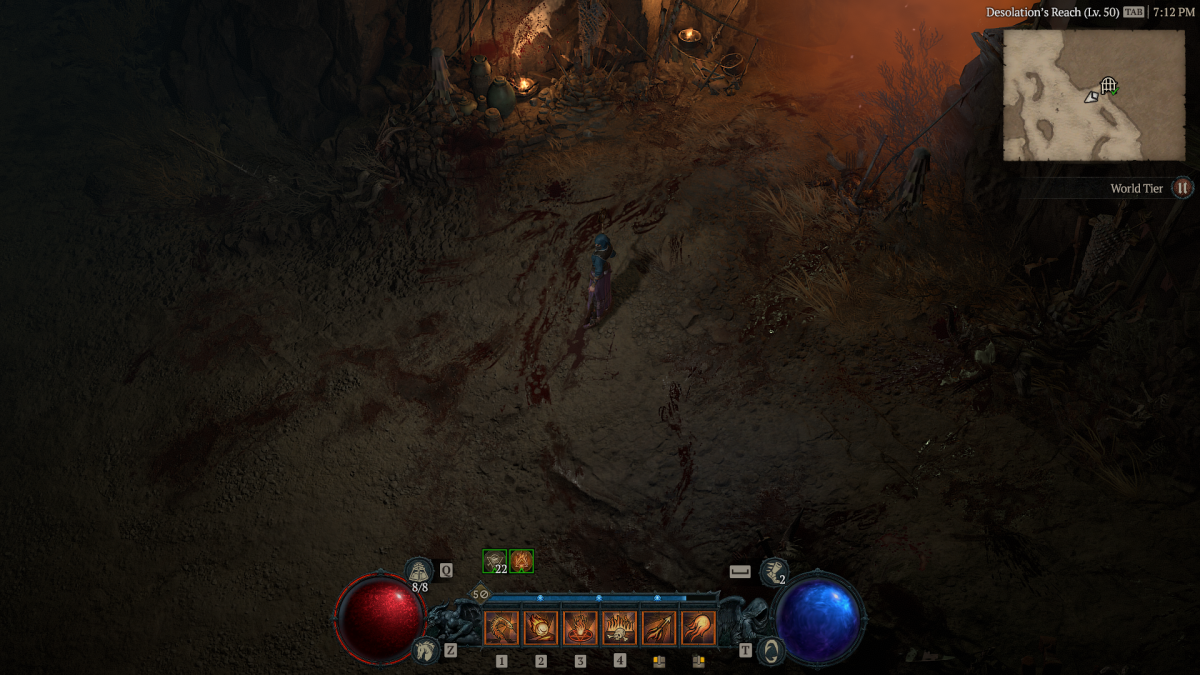Drink the healing potion
The width and height of the screenshot is (1200, 675).
(418, 572)
